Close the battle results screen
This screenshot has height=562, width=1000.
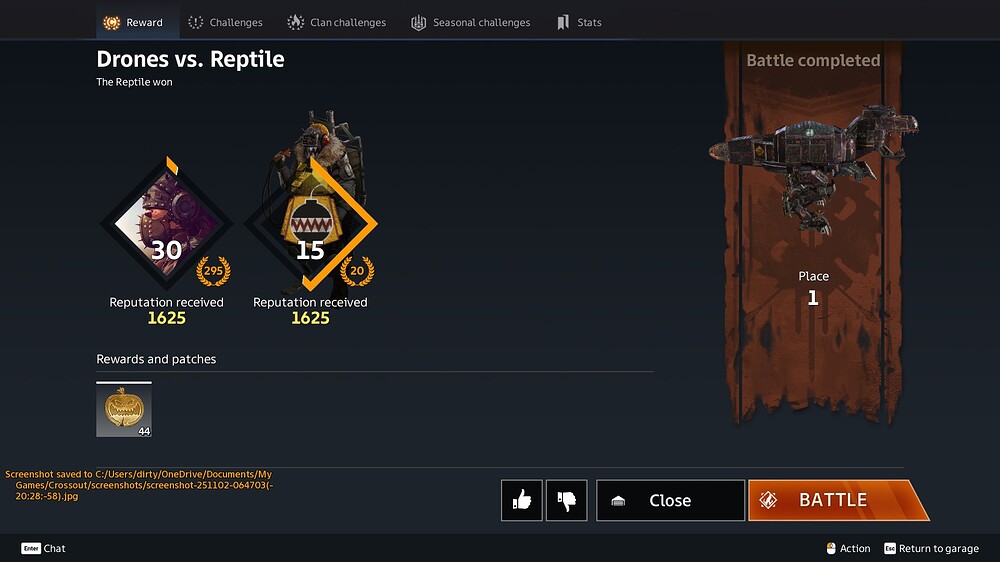670,500
